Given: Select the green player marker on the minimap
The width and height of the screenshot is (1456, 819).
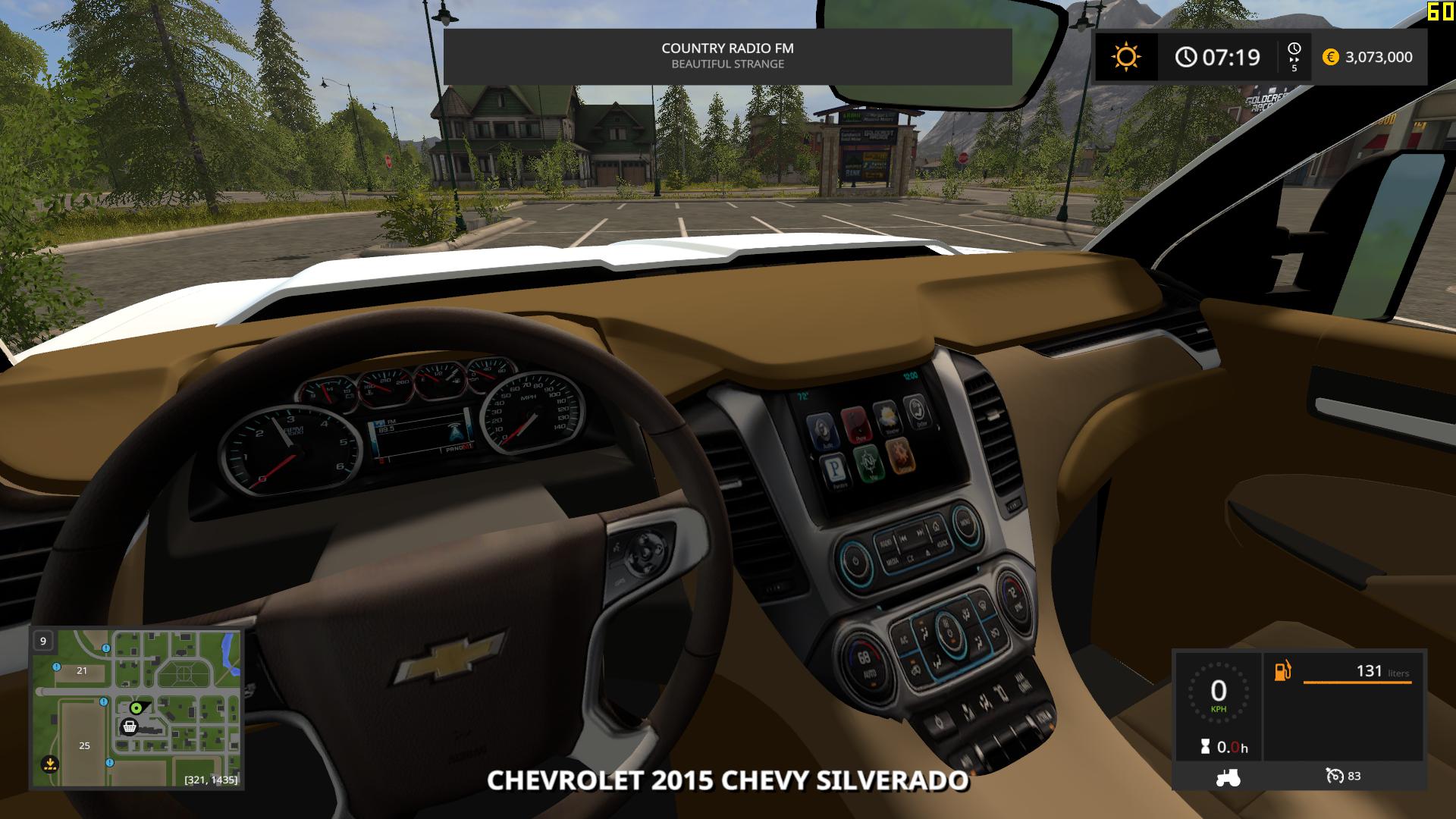Looking at the screenshot, I should pos(136,708).
